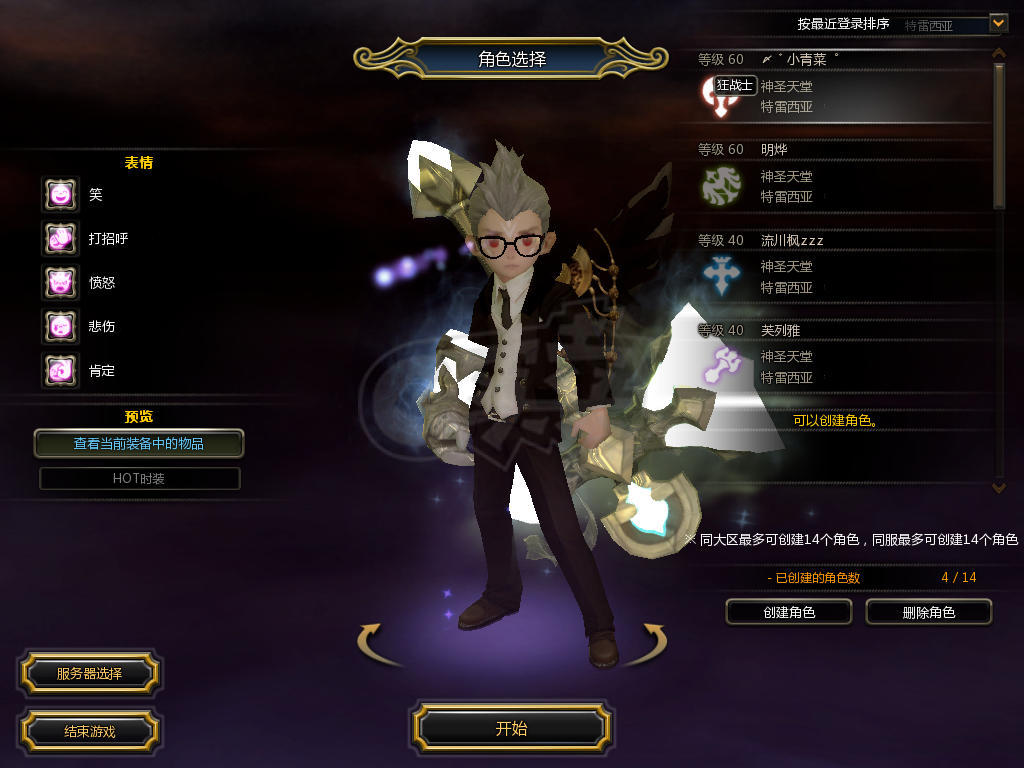Play the 笑 smile emote
Screen dimensions: 1024x768
pyautogui.click(x=60, y=194)
